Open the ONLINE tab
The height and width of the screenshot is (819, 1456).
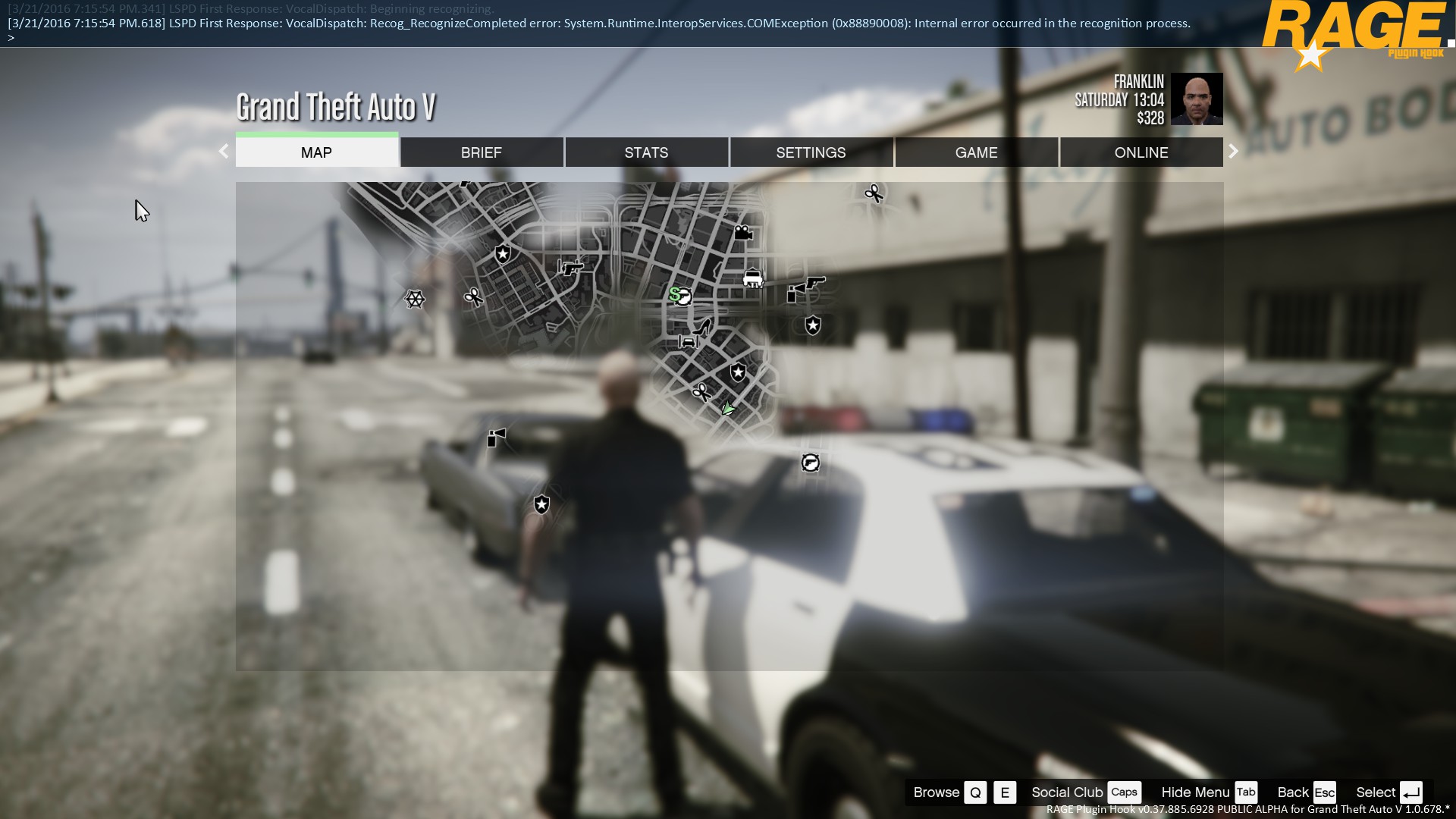(1141, 152)
